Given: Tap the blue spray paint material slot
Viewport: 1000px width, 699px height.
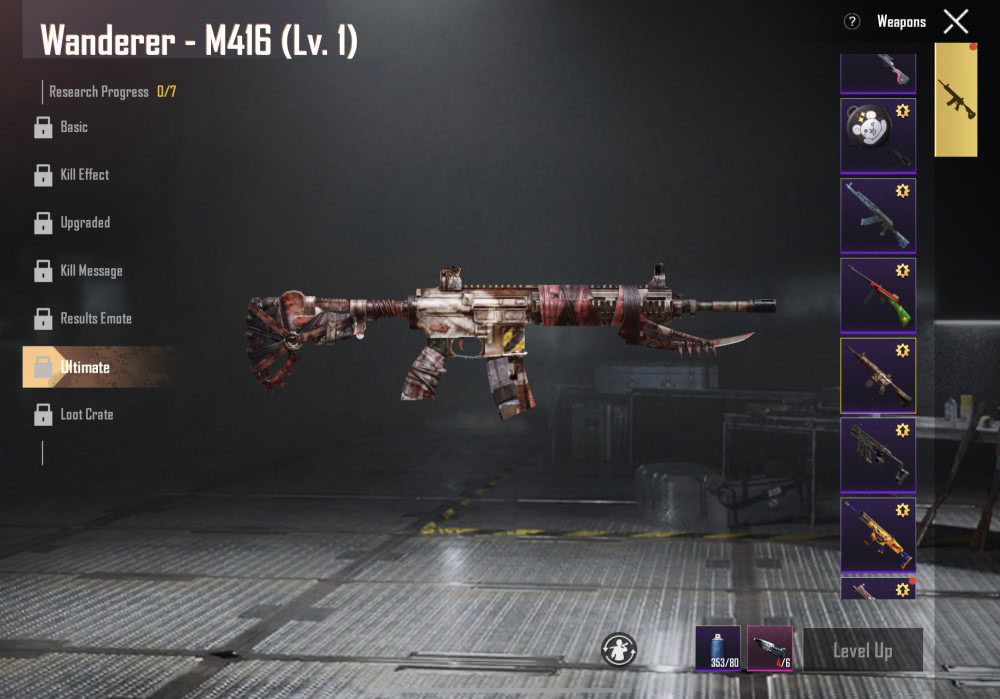Looking at the screenshot, I should pos(718,648).
